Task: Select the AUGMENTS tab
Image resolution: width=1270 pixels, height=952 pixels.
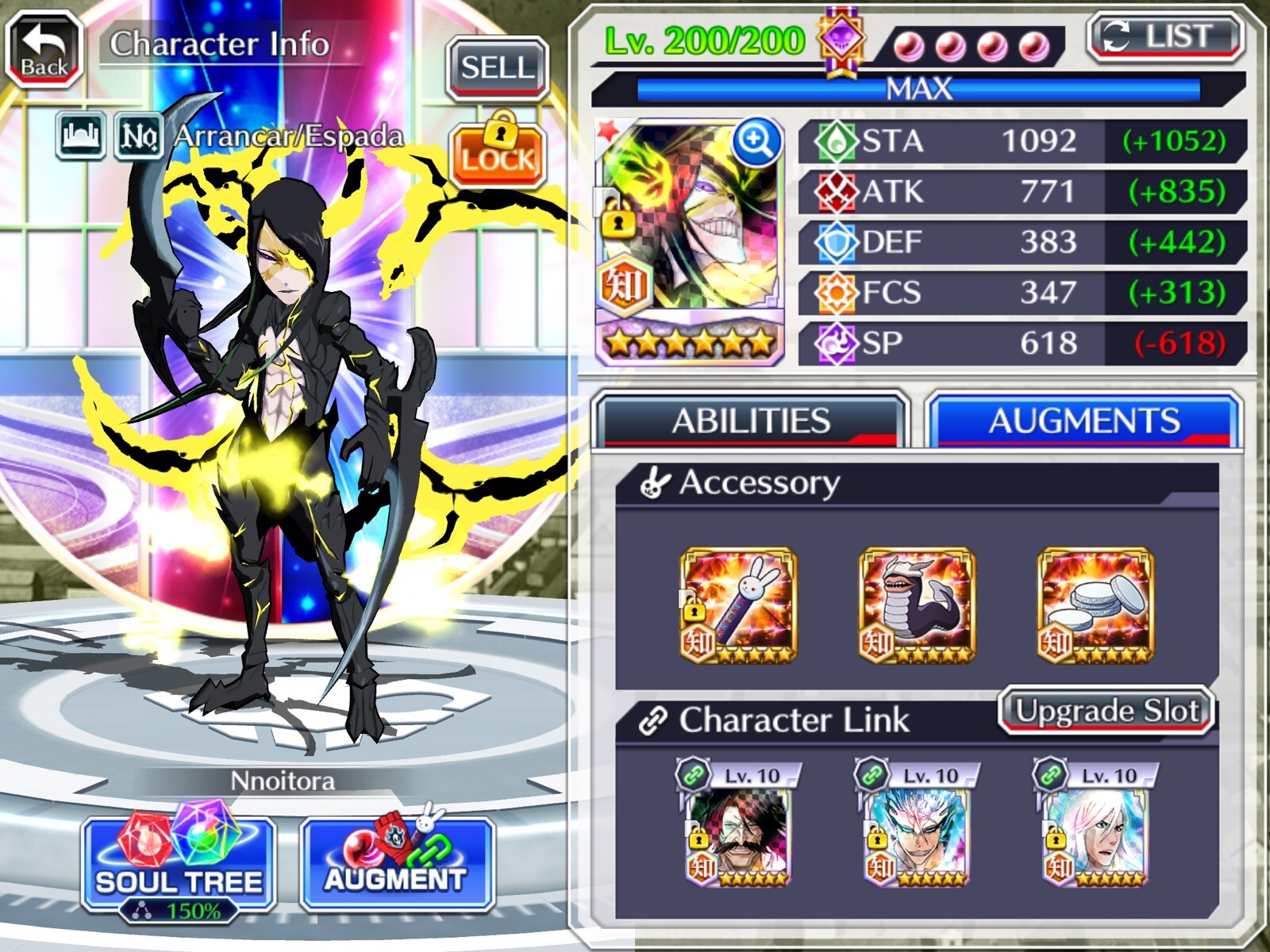Action: [x=1083, y=420]
